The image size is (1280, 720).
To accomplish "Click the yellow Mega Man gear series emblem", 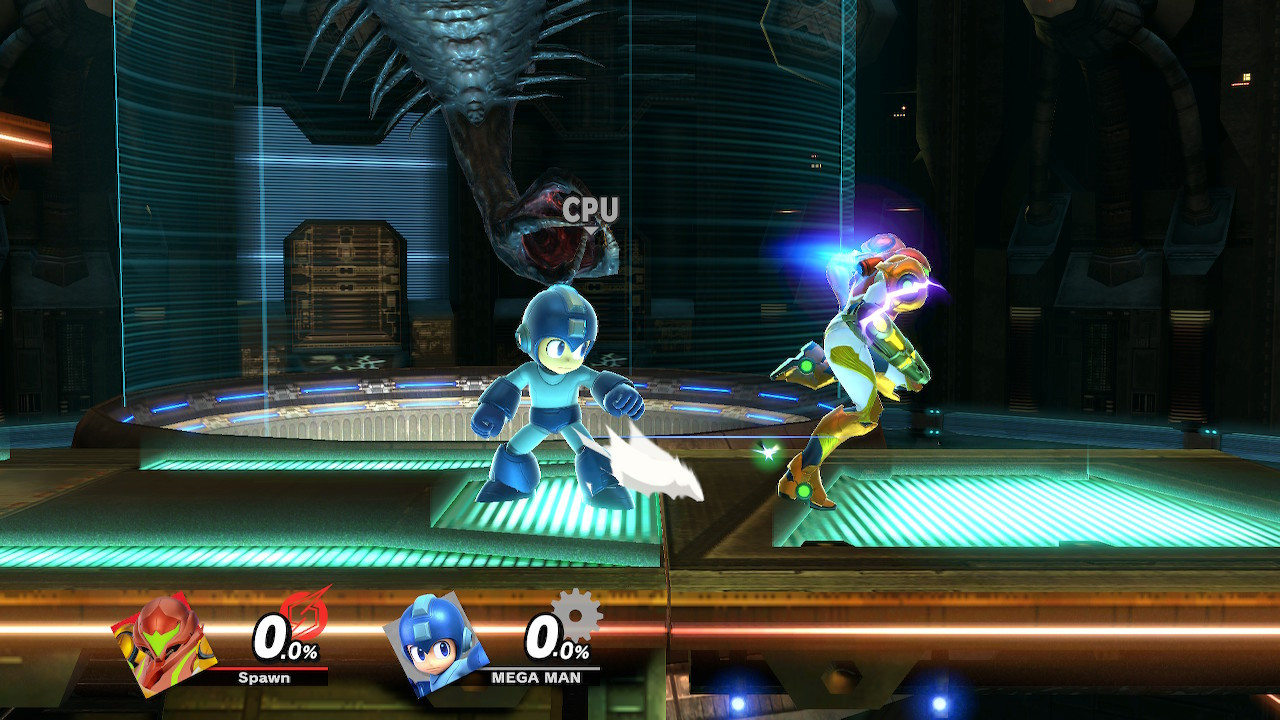I will [x=573, y=618].
